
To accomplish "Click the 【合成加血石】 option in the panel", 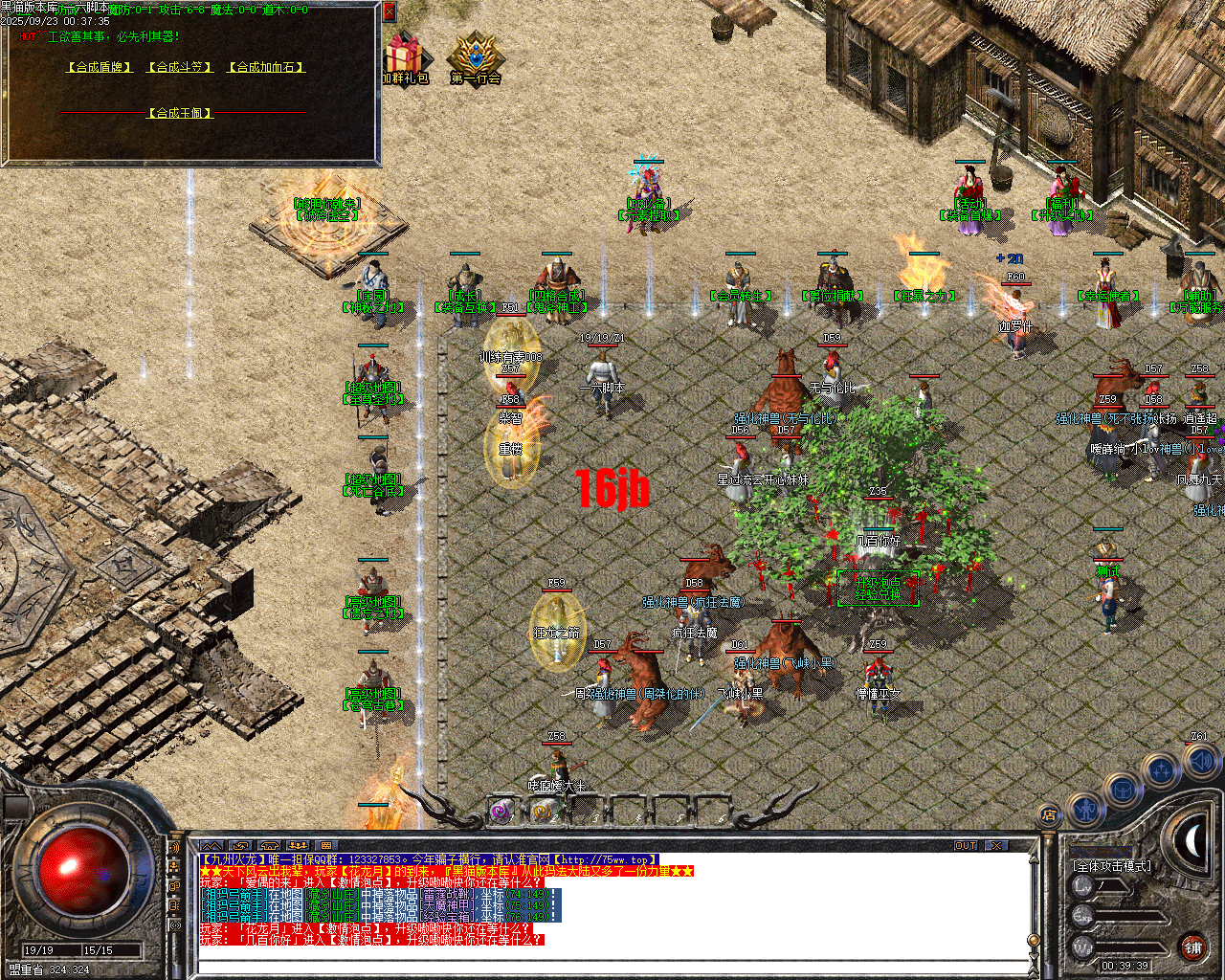I will pyautogui.click(x=265, y=67).
